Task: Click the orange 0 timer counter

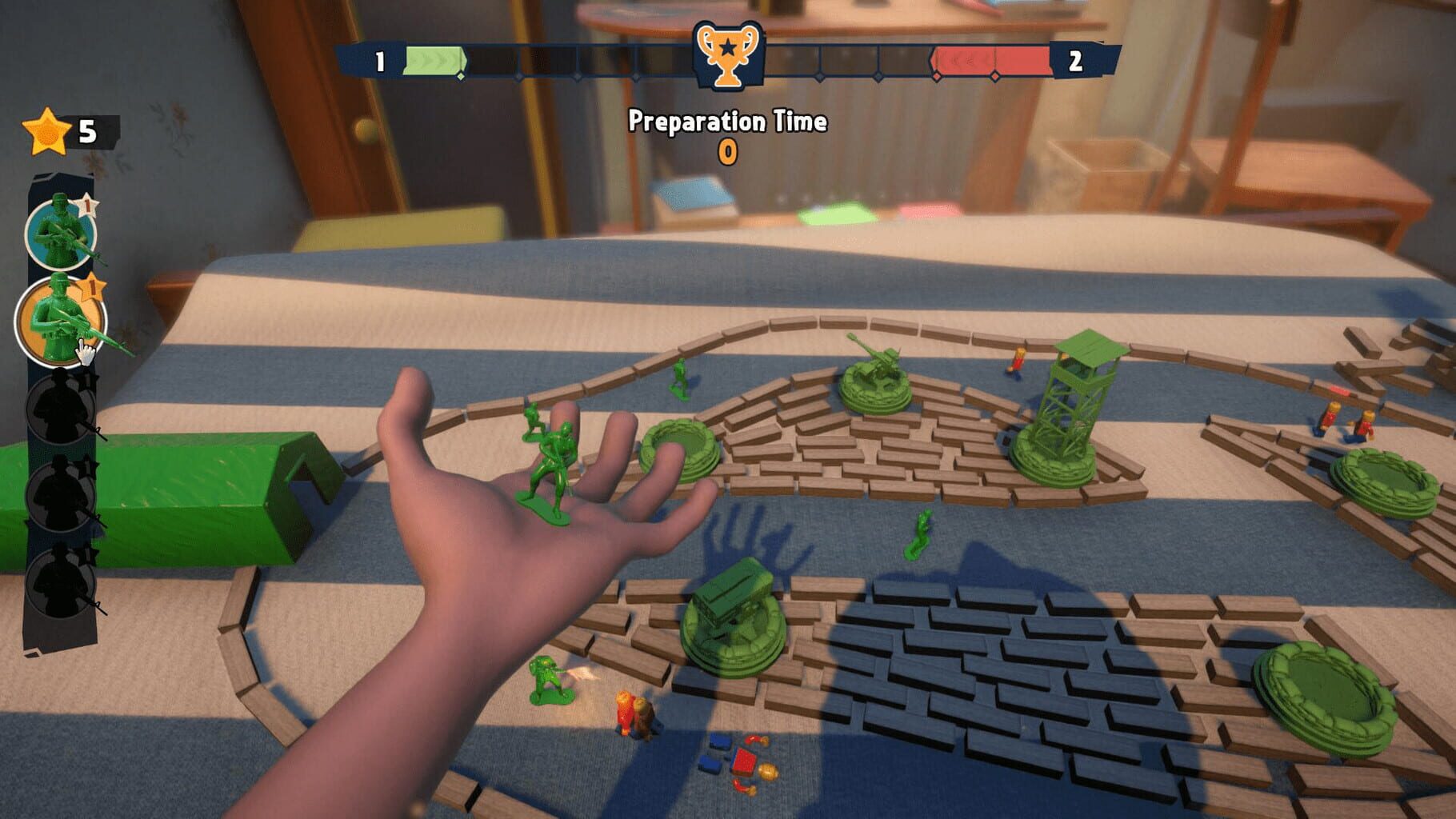Action: click(x=728, y=149)
